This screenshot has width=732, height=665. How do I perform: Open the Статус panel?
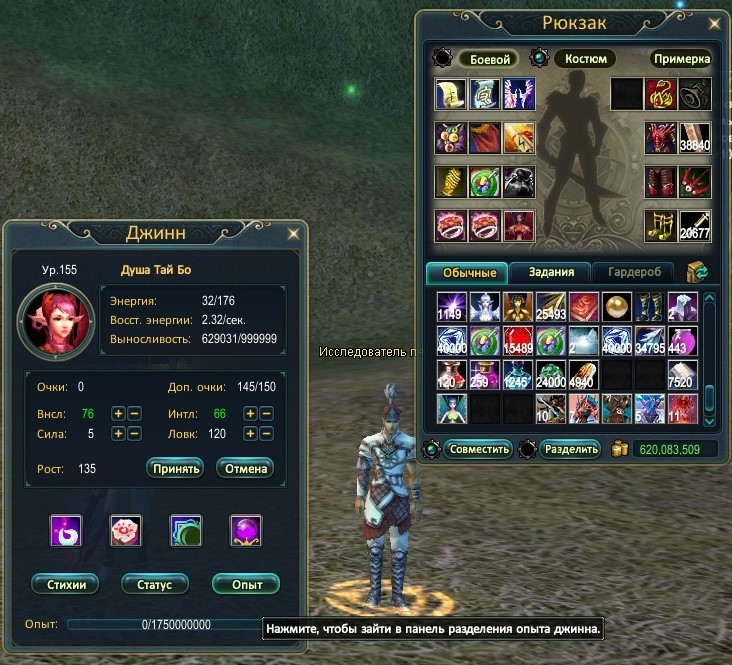[x=155, y=584]
